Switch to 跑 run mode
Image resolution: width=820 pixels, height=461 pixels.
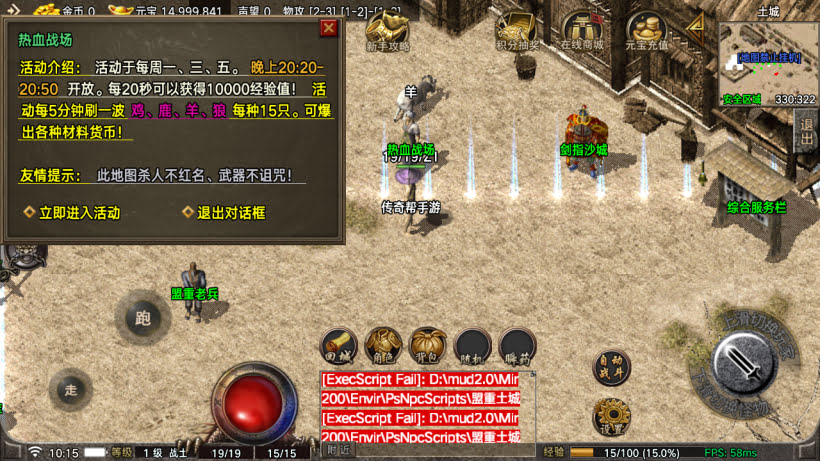point(141,318)
